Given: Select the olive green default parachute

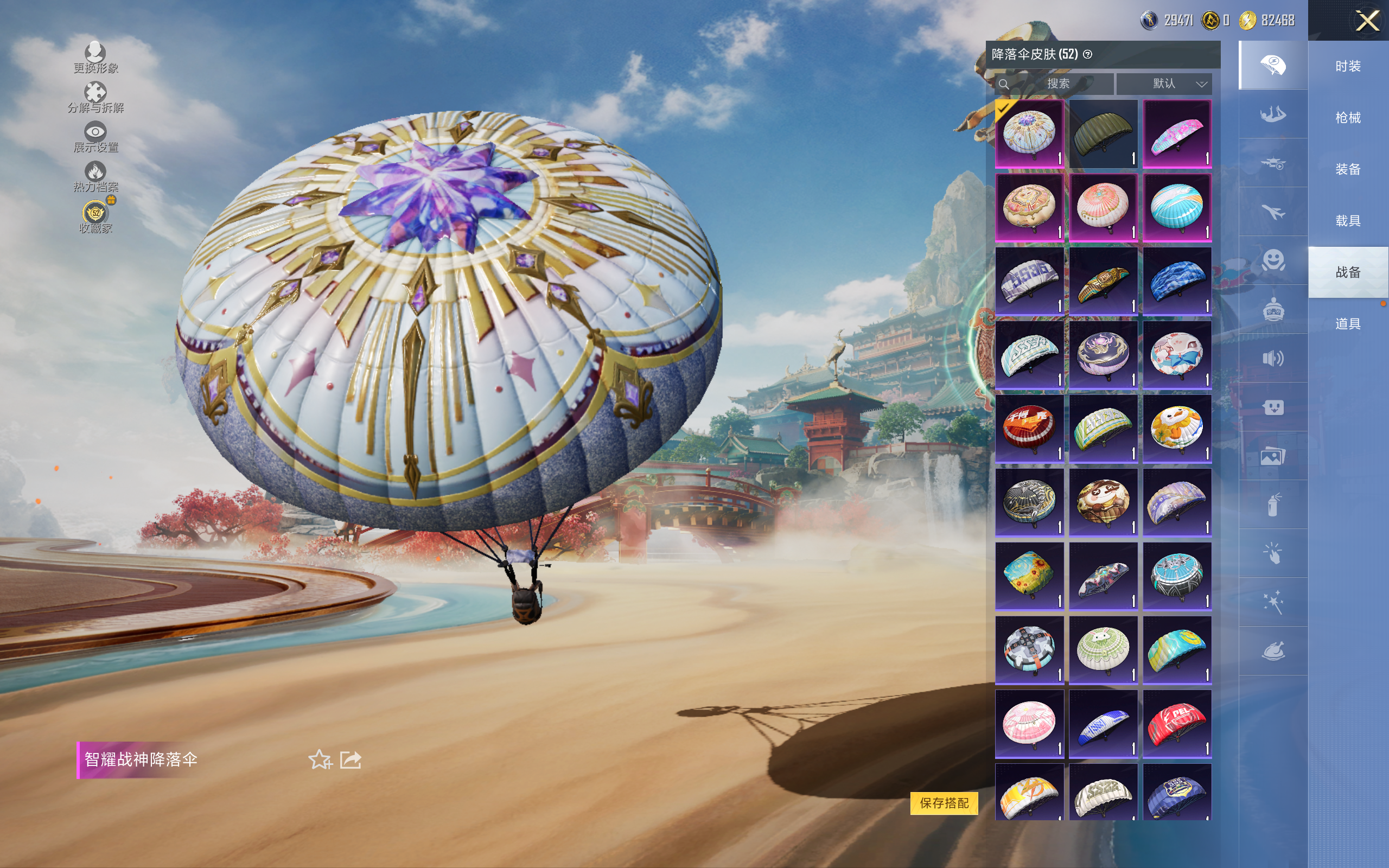Looking at the screenshot, I should [x=1103, y=135].
